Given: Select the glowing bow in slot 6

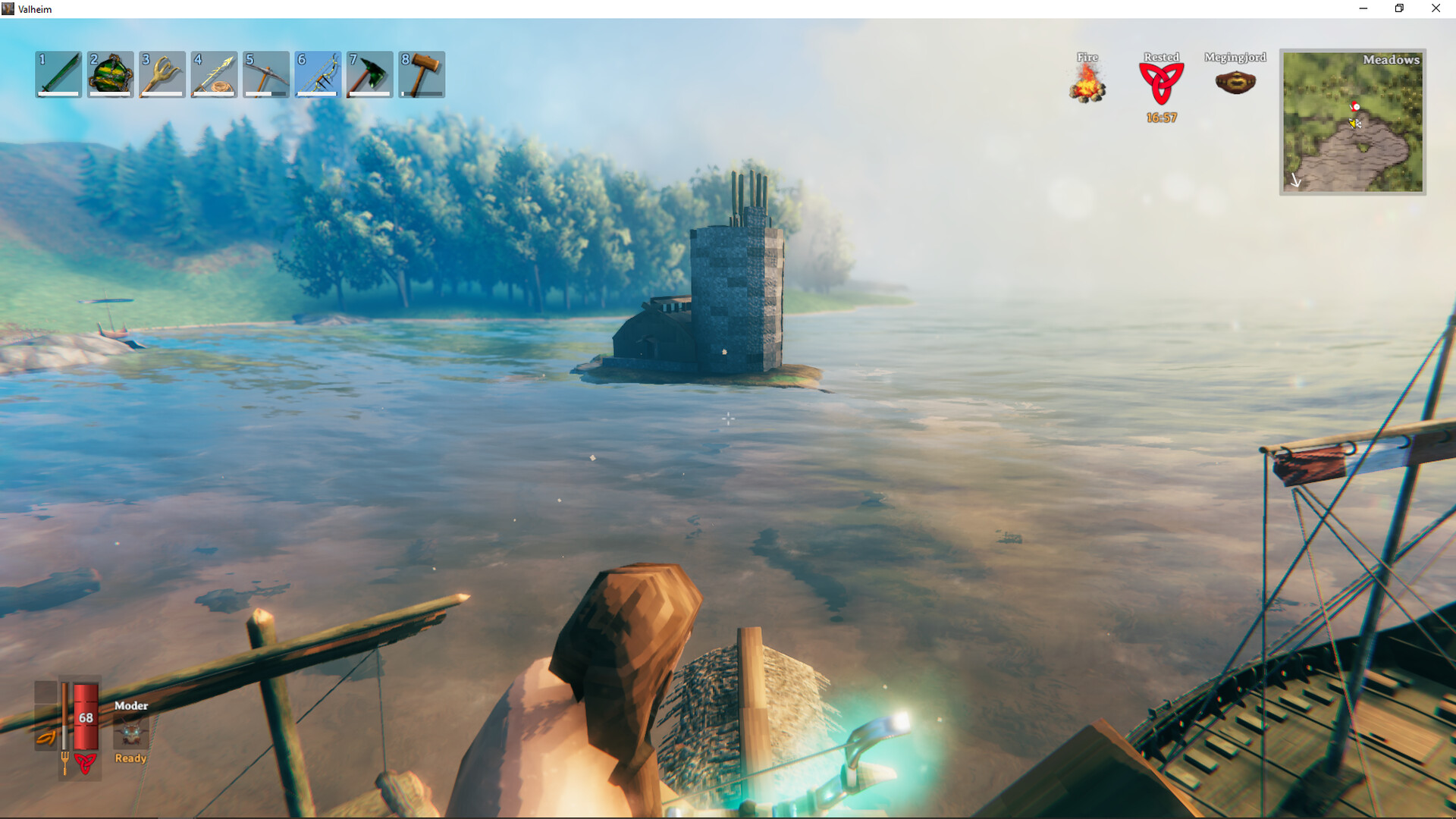Looking at the screenshot, I should tap(317, 74).
